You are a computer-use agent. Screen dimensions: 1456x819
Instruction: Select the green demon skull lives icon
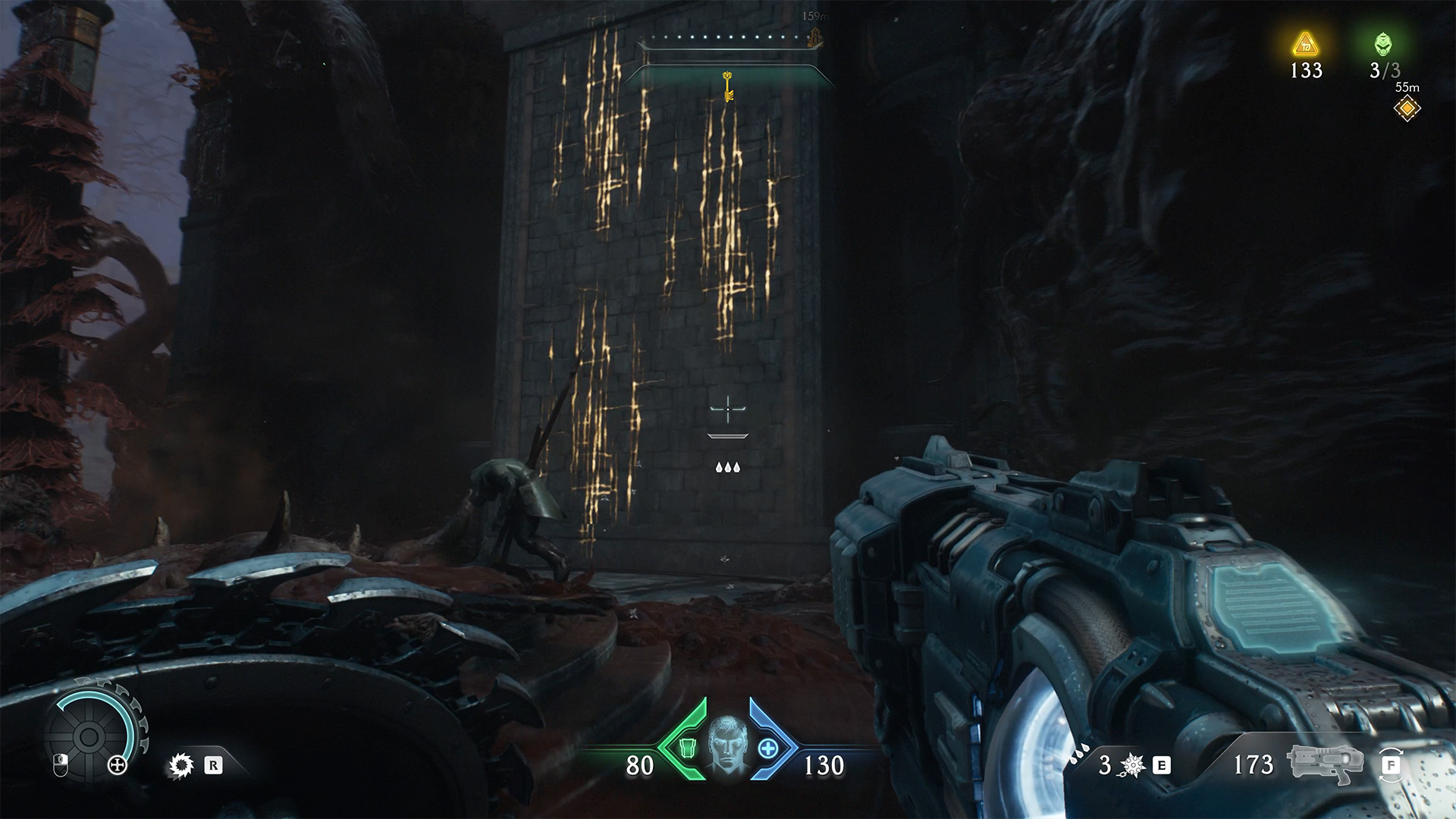(1383, 45)
